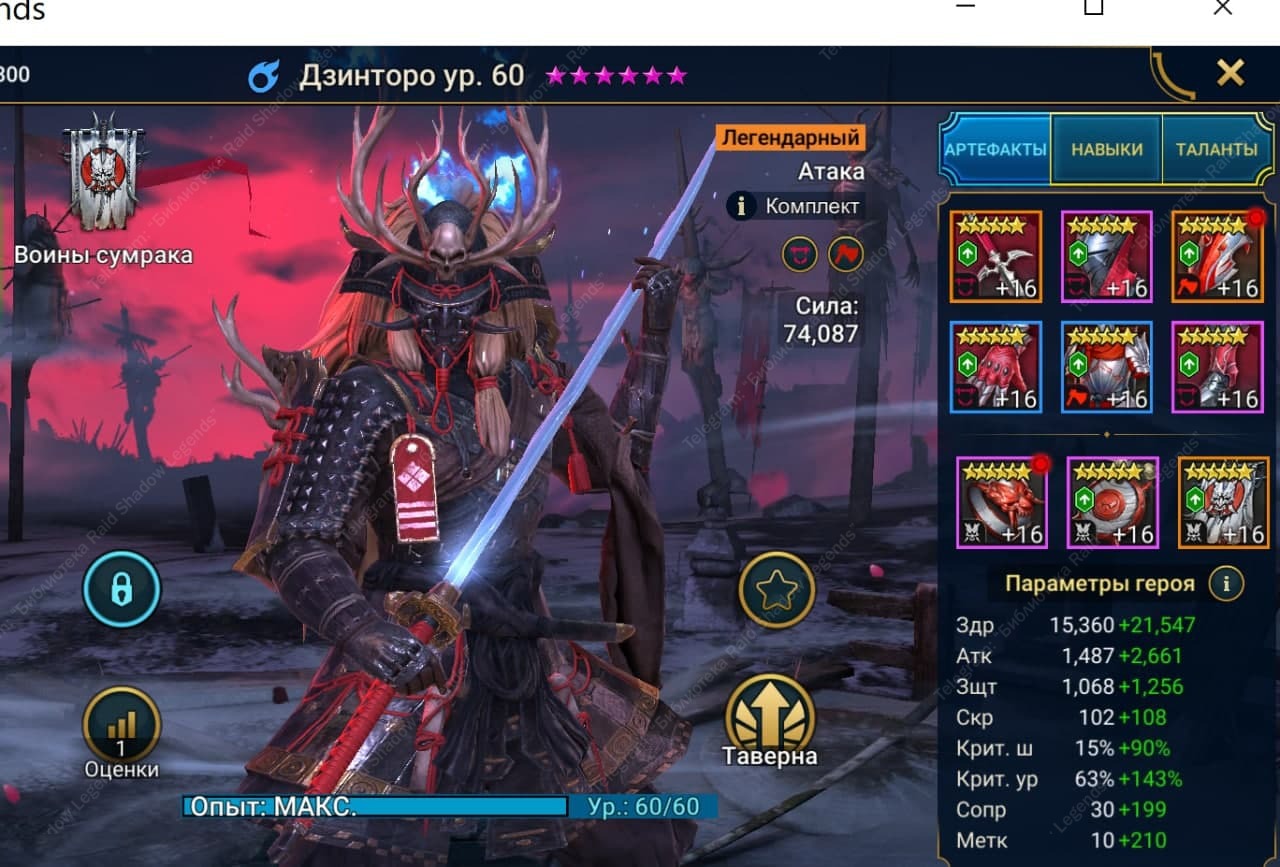Maximize the game window

click(1093, 8)
